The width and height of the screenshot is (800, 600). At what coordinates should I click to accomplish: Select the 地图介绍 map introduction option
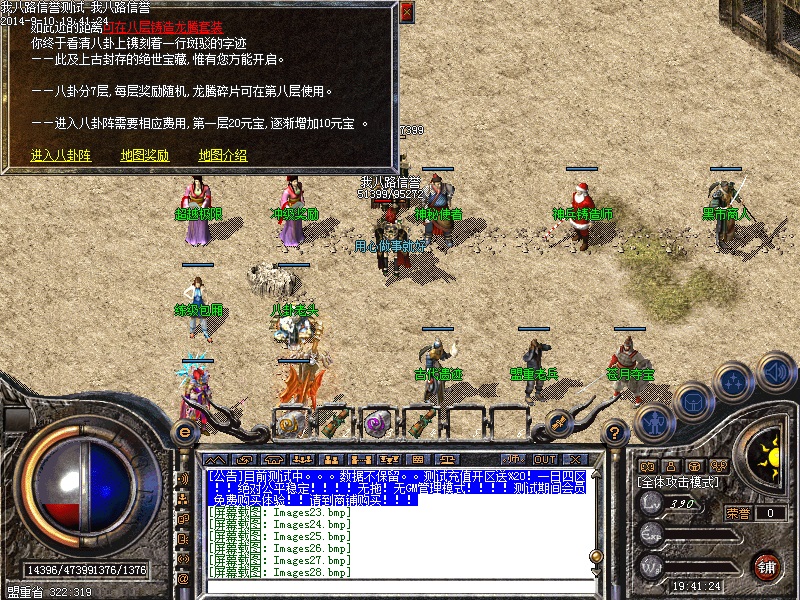click(222, 155)
